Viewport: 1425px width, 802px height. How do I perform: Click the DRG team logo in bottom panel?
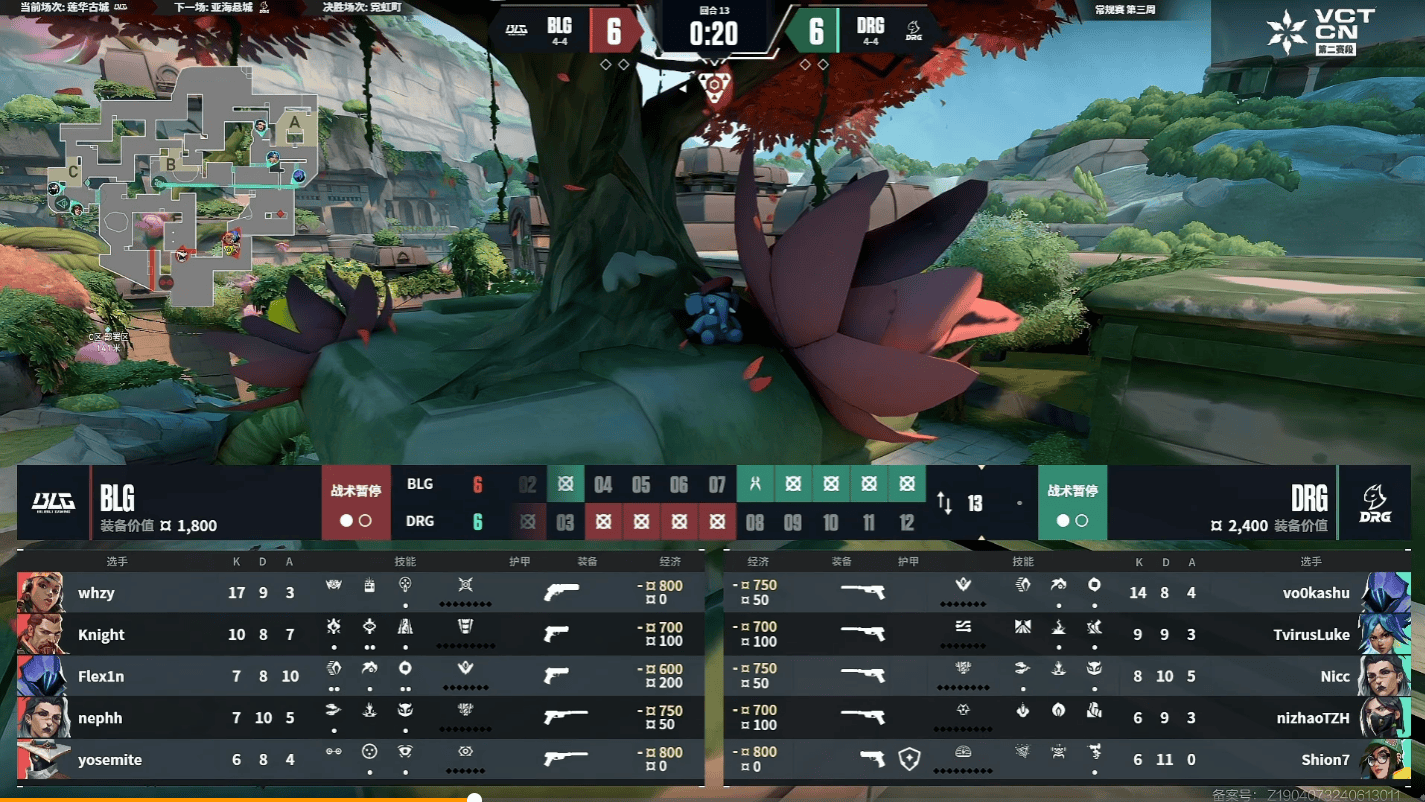pos(1374,502)
